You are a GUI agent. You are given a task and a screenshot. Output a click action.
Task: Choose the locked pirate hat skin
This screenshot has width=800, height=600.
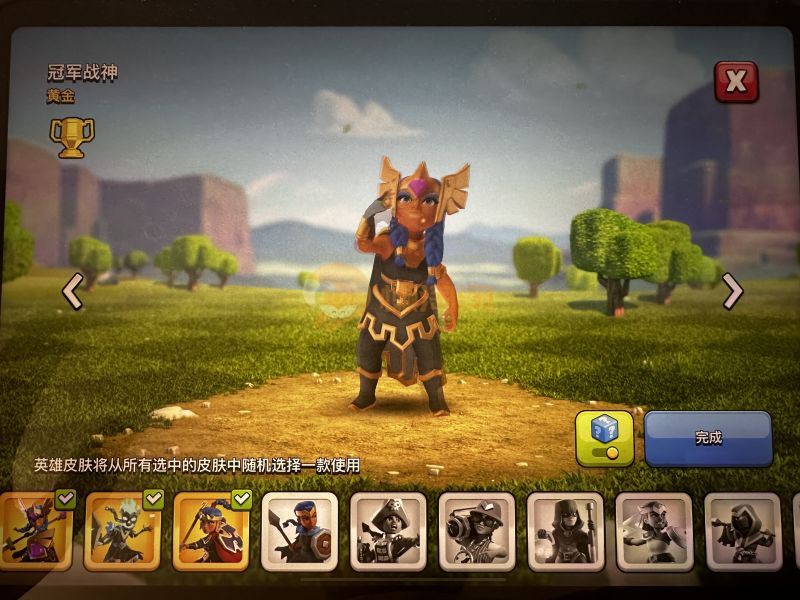(389, 531)
